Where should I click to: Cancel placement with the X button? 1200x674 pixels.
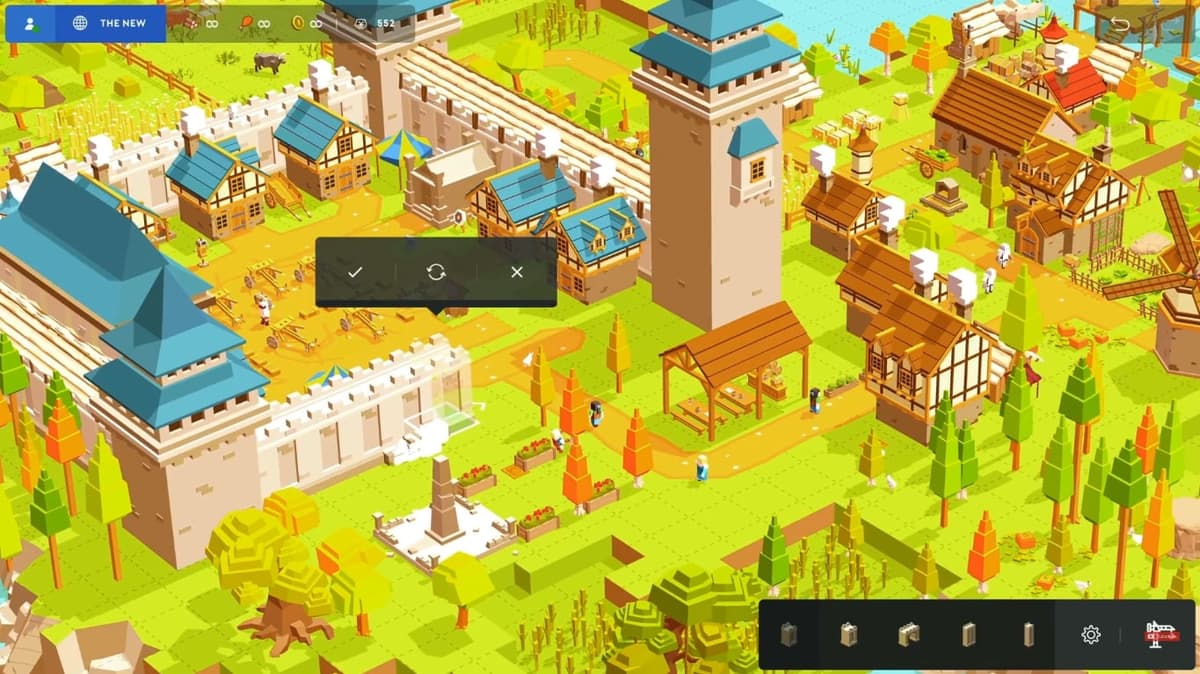(x=516, y=272)
